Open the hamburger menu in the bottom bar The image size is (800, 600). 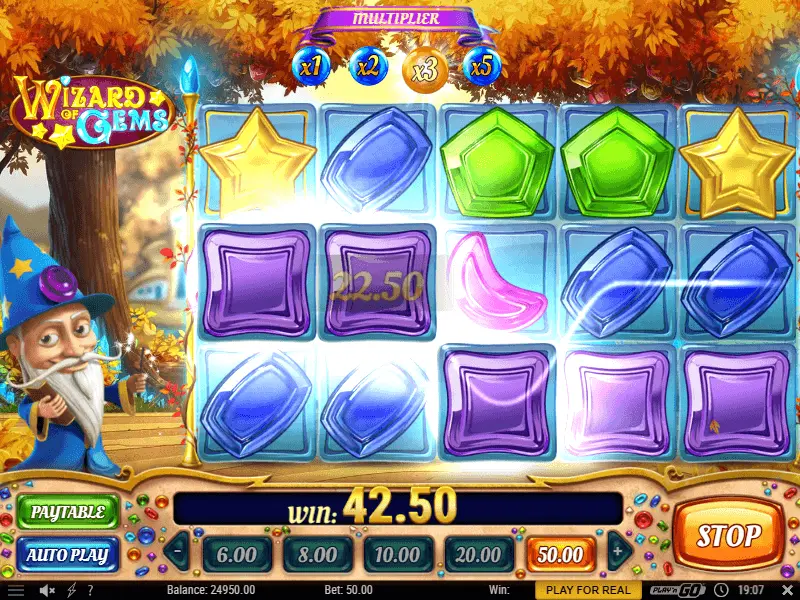(x=15, y=590)
